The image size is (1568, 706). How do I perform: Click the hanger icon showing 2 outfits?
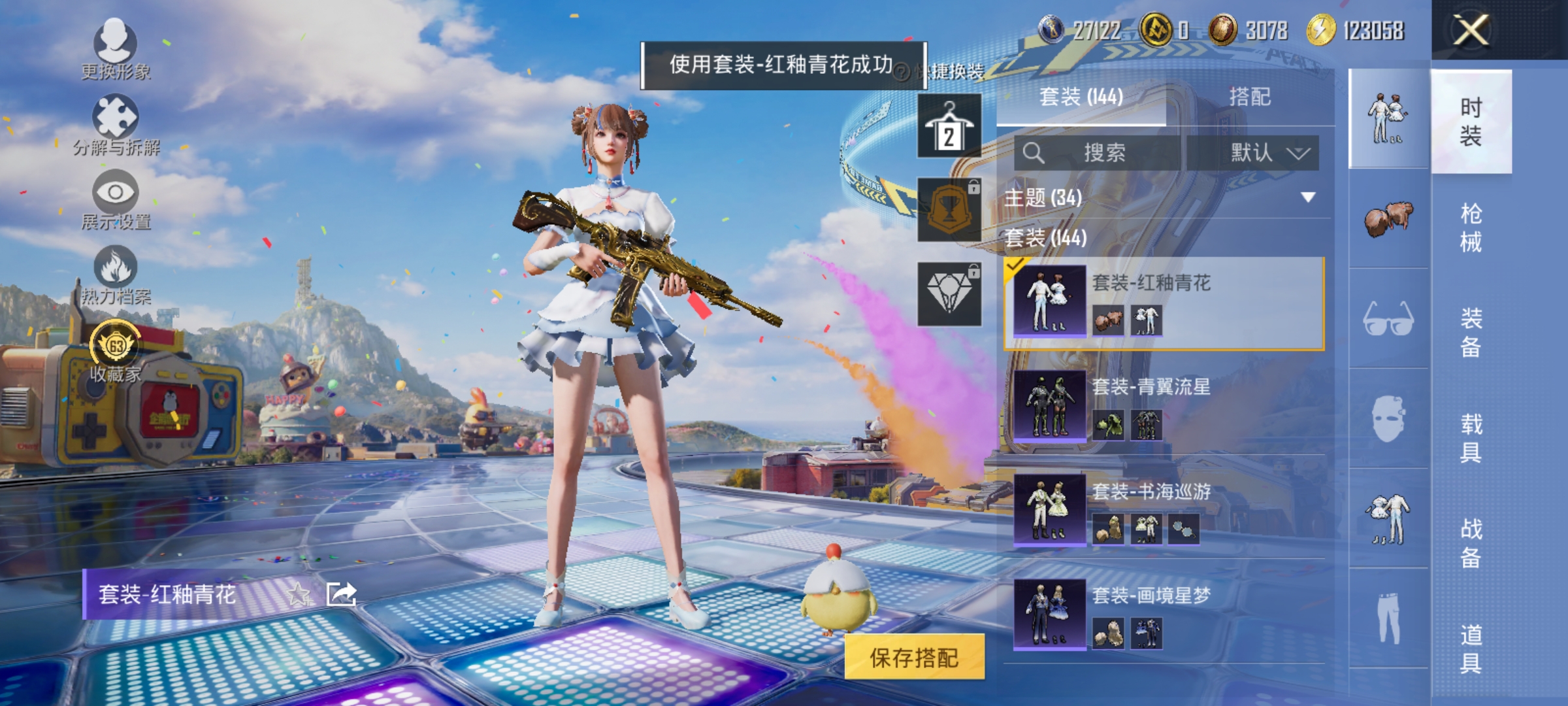pyautogui.click(x=949, y=126)
